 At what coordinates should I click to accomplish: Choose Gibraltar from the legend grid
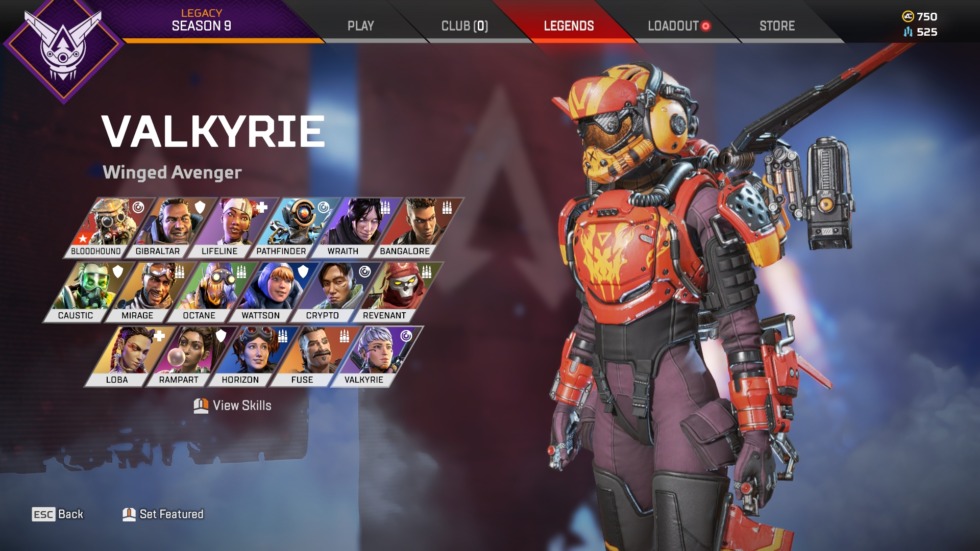pyautogui.click(x=159, y=227)
